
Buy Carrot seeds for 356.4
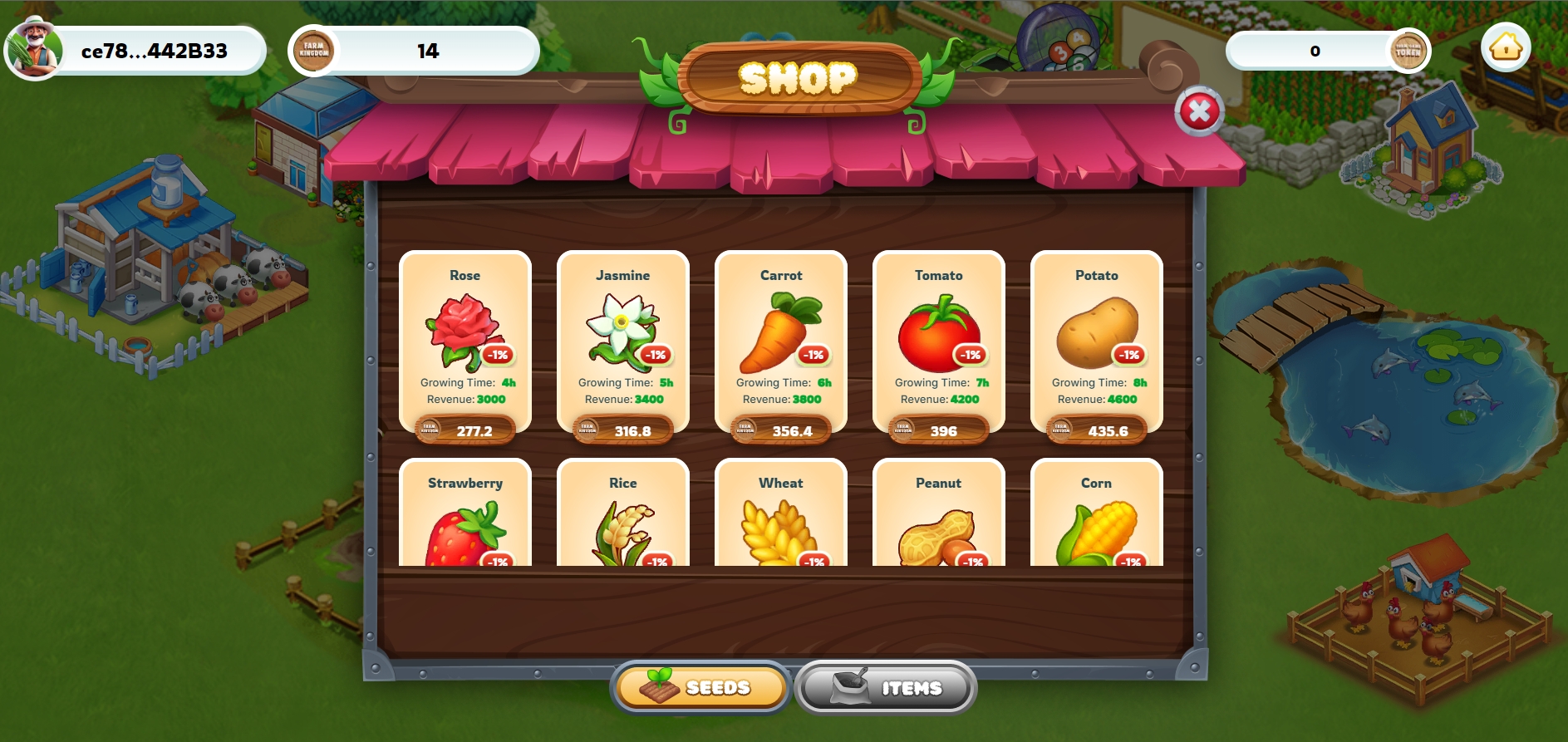(781, 430)
